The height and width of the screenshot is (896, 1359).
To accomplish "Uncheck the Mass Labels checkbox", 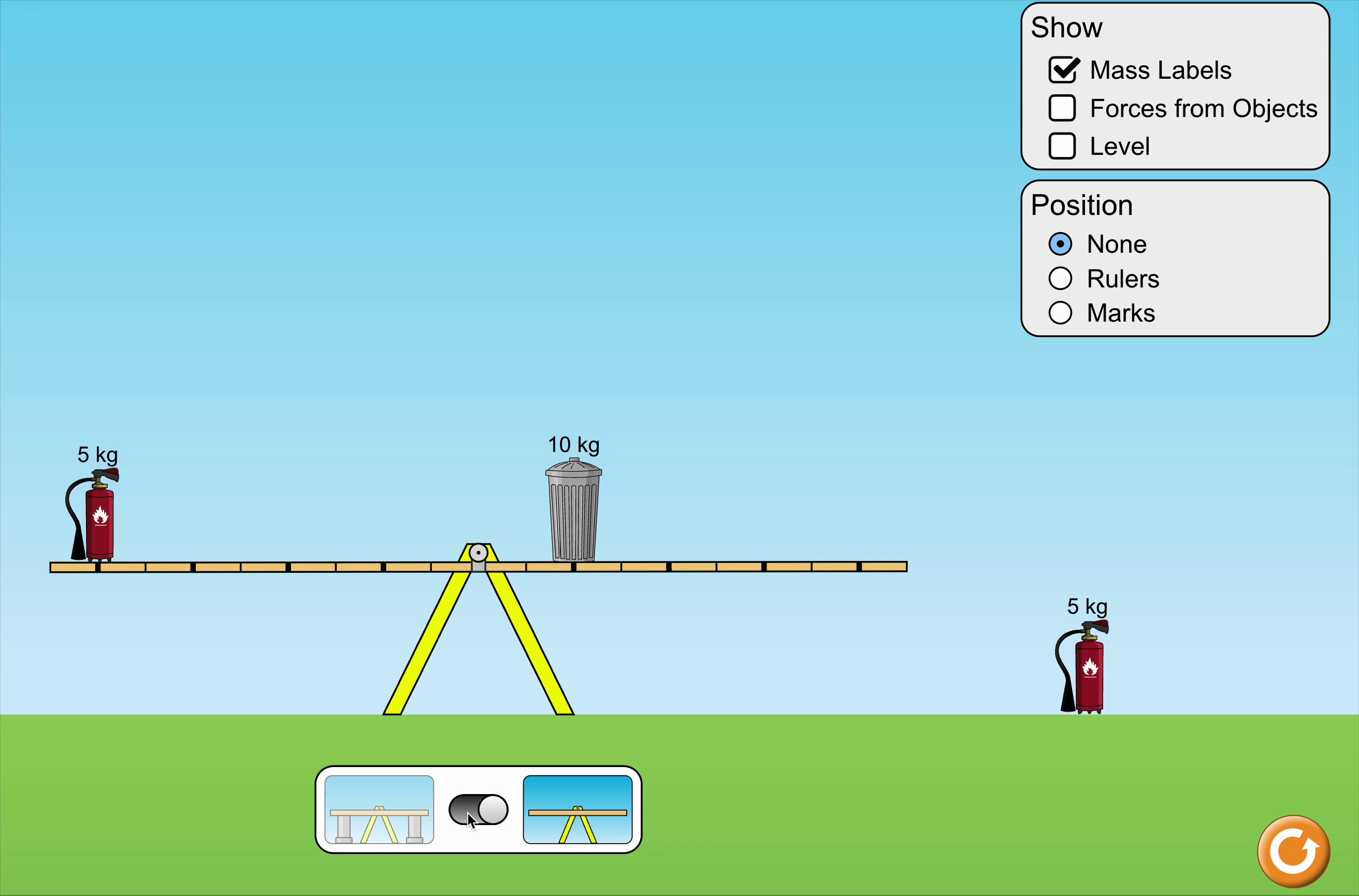I will coord(1063,70).
